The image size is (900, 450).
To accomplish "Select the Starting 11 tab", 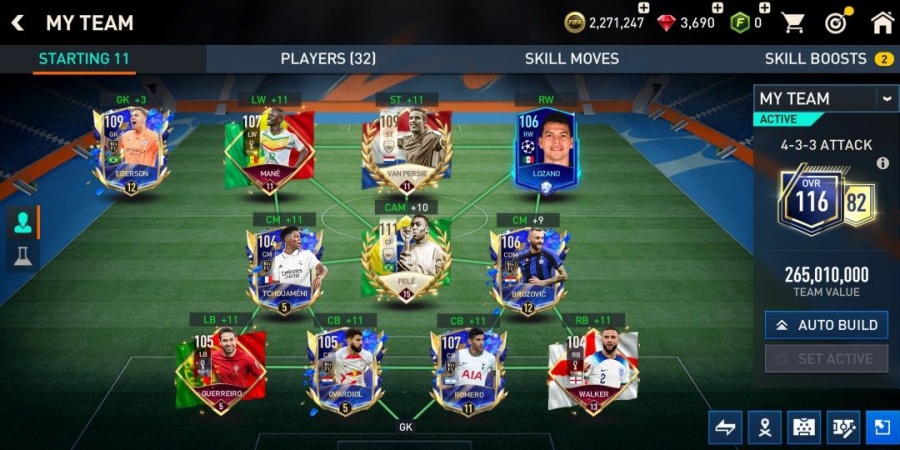I will click(84, 59).
